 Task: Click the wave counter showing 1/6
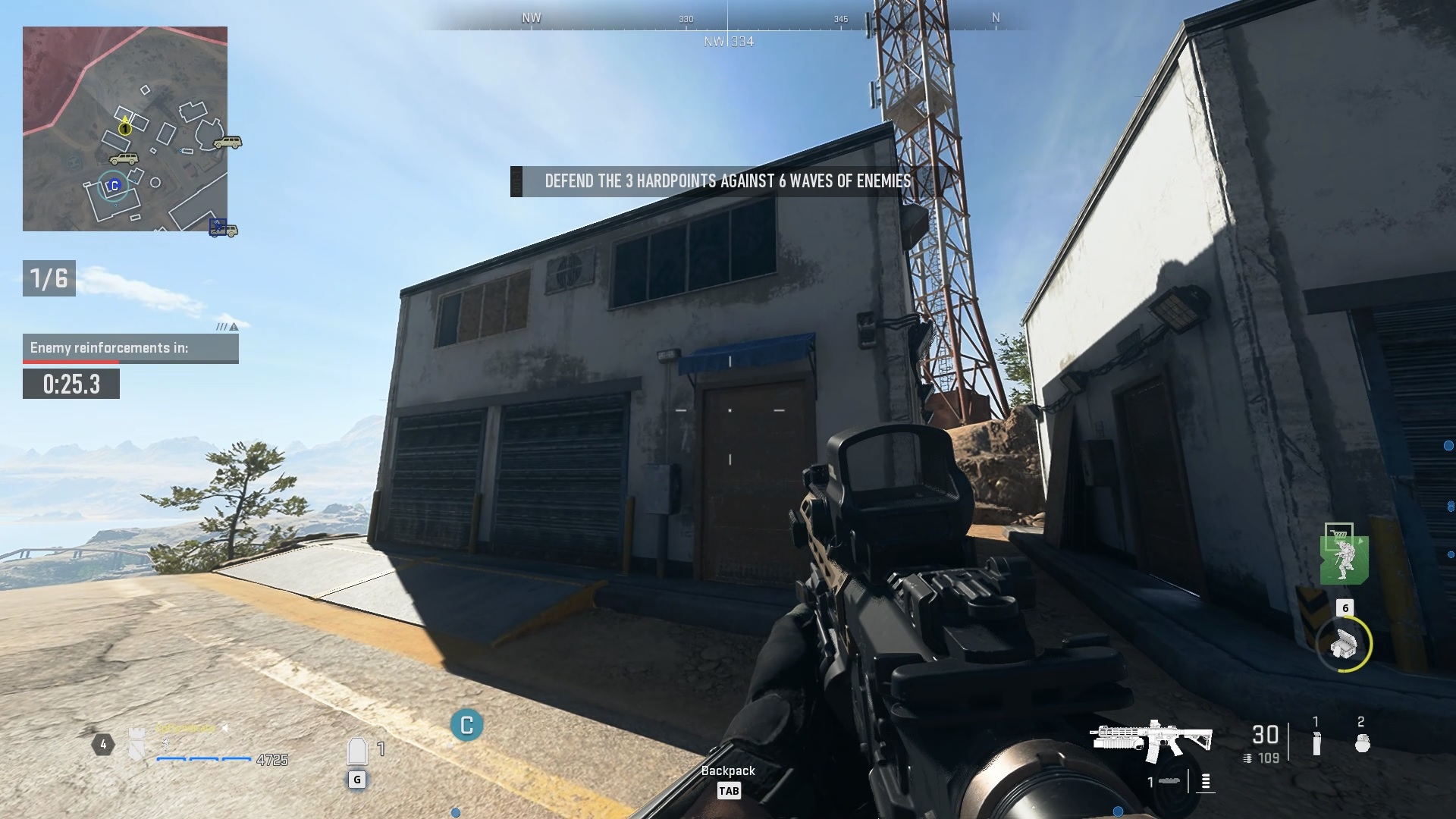click(49, 278)
